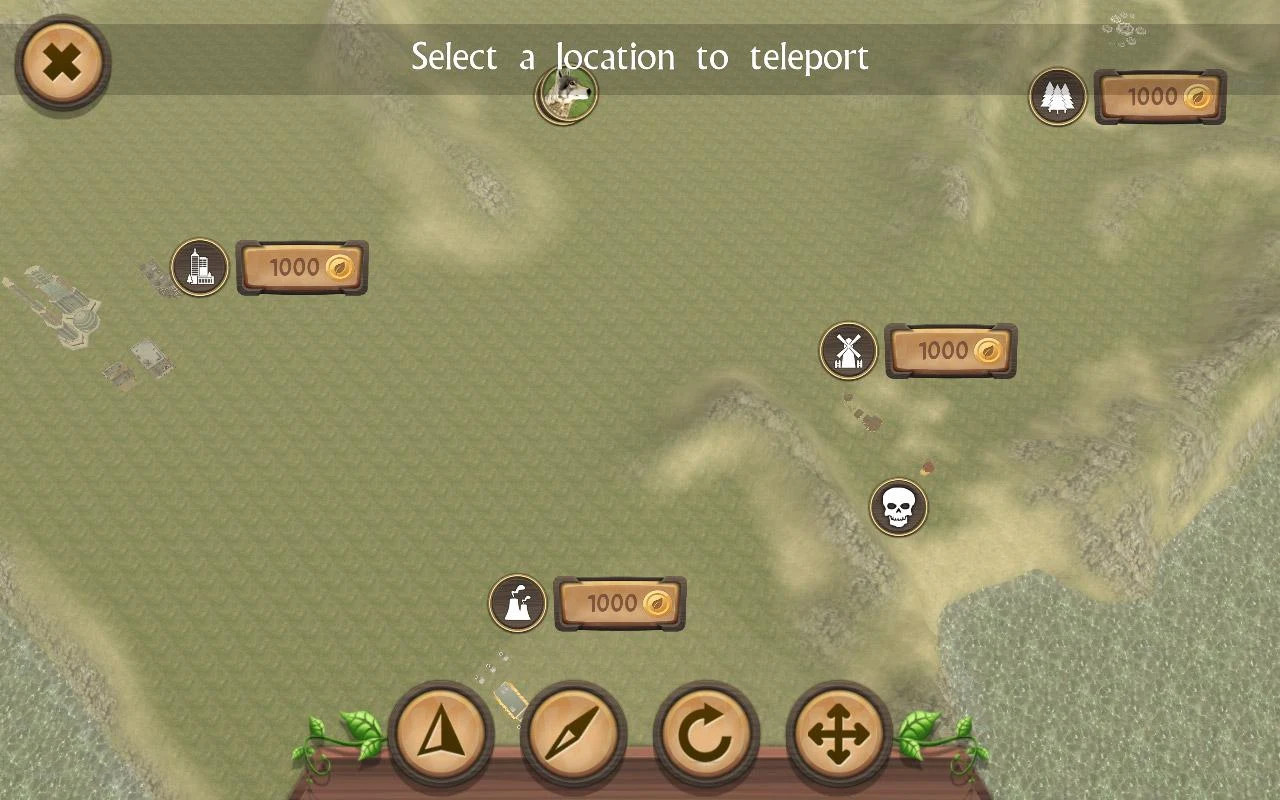Select the city buildings teleport marker
This screenshot has height=800, width=1280.
pyautogui.click(x=200, y=267)
